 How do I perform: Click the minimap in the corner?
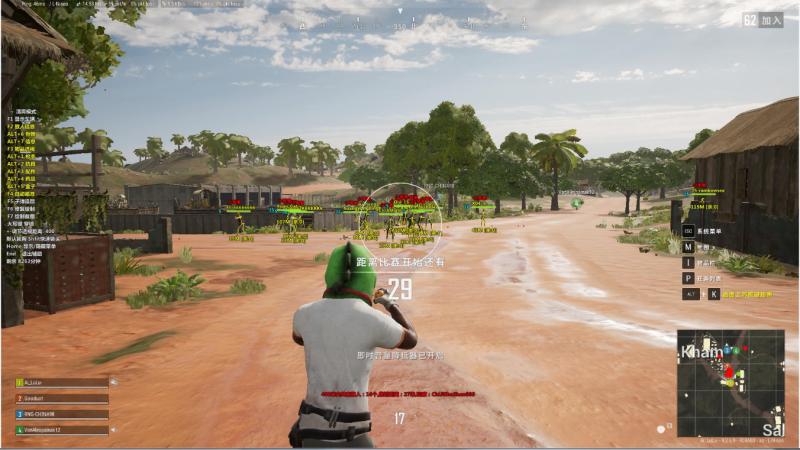(x=730, y=382)
